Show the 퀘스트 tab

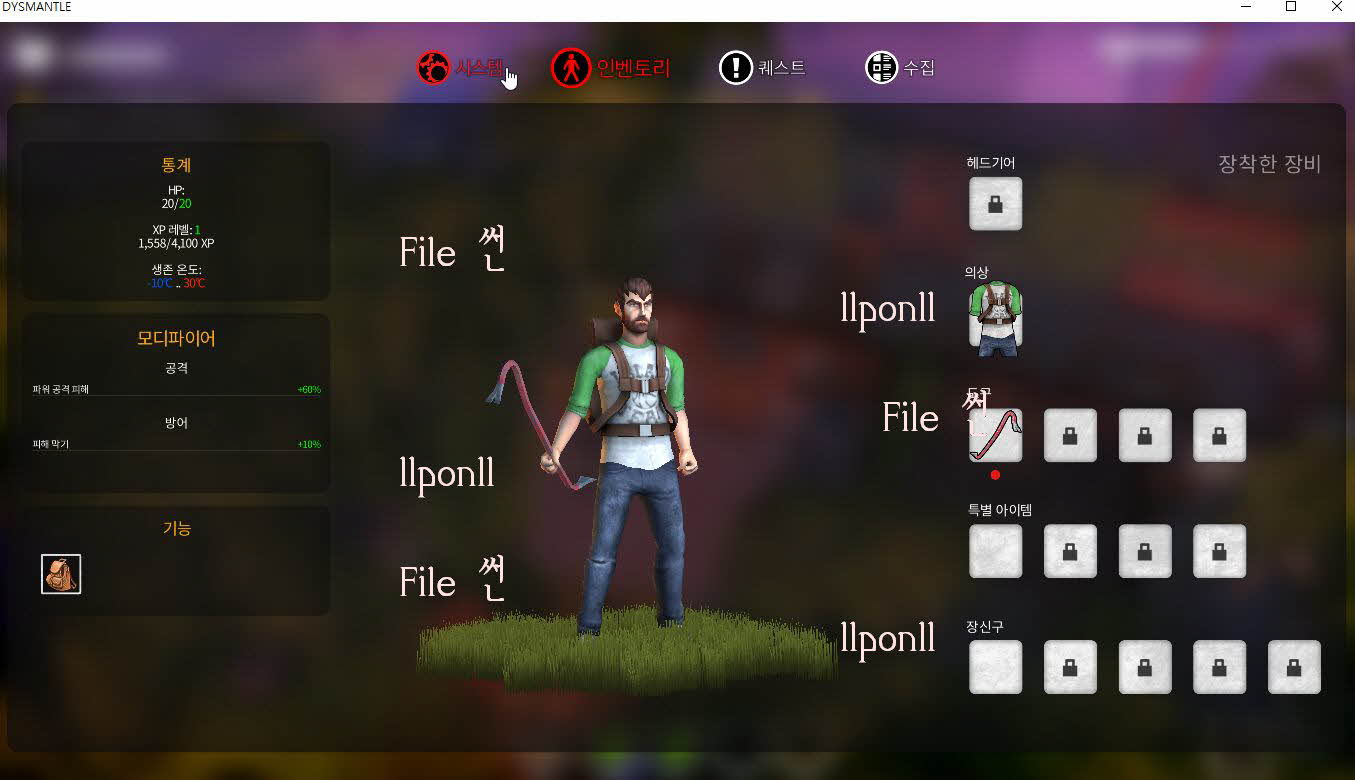click(x=762, y=68)
